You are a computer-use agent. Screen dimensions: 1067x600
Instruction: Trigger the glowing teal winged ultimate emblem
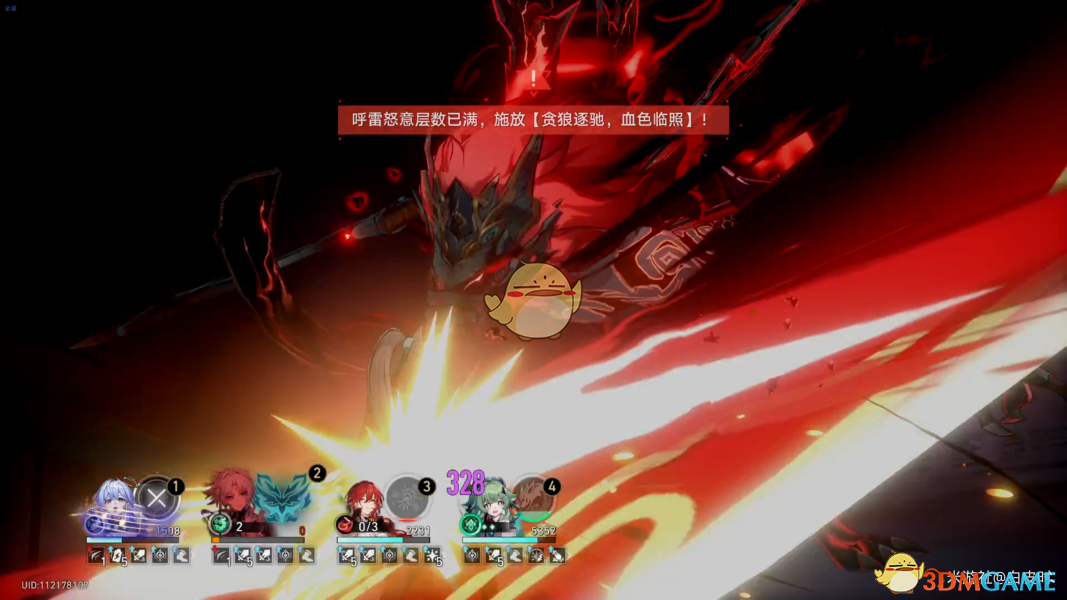point(283,499)
